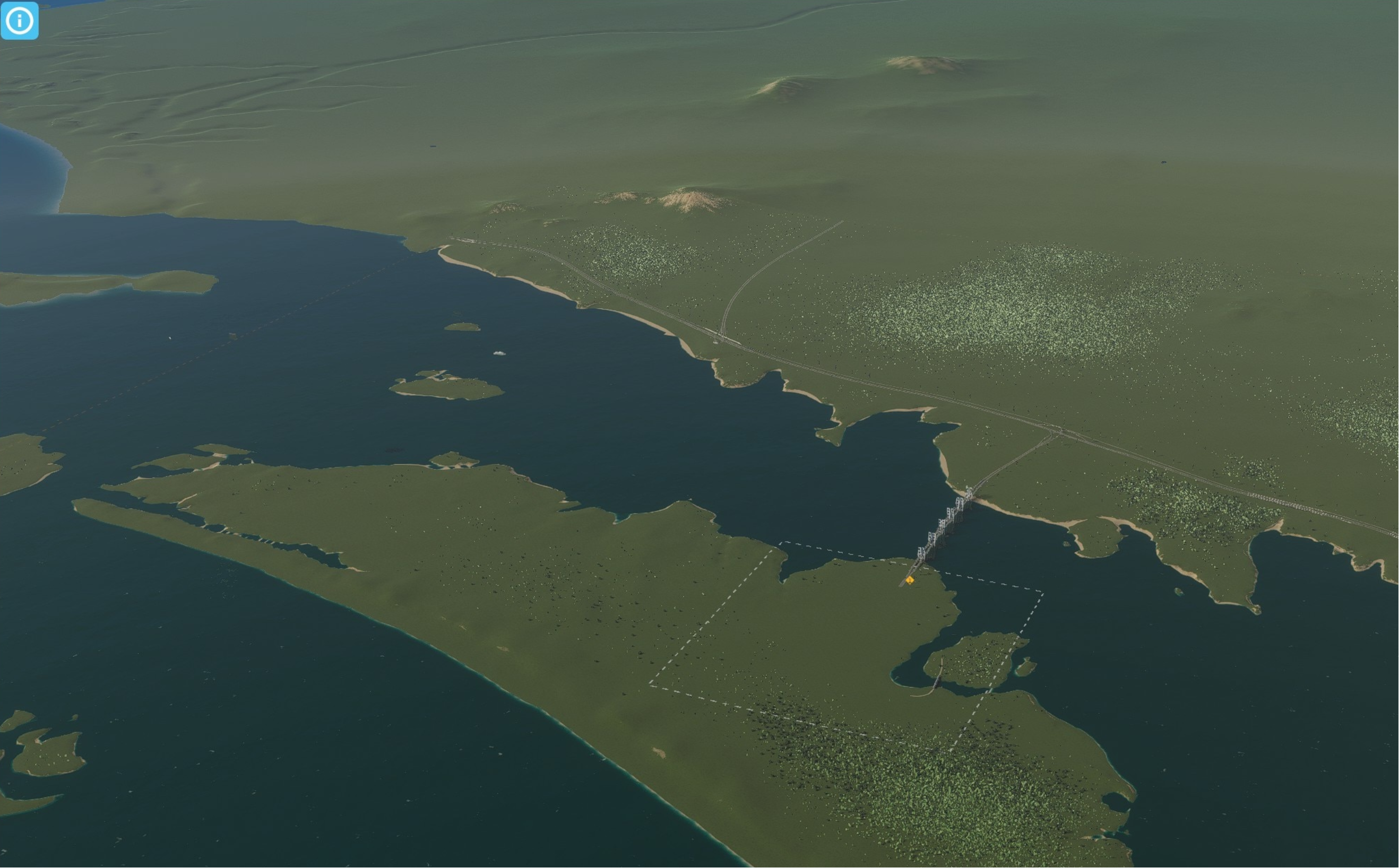Open the information tooltip panel
This screenshot has width=1399, height=868.
(x=19, y=21)
